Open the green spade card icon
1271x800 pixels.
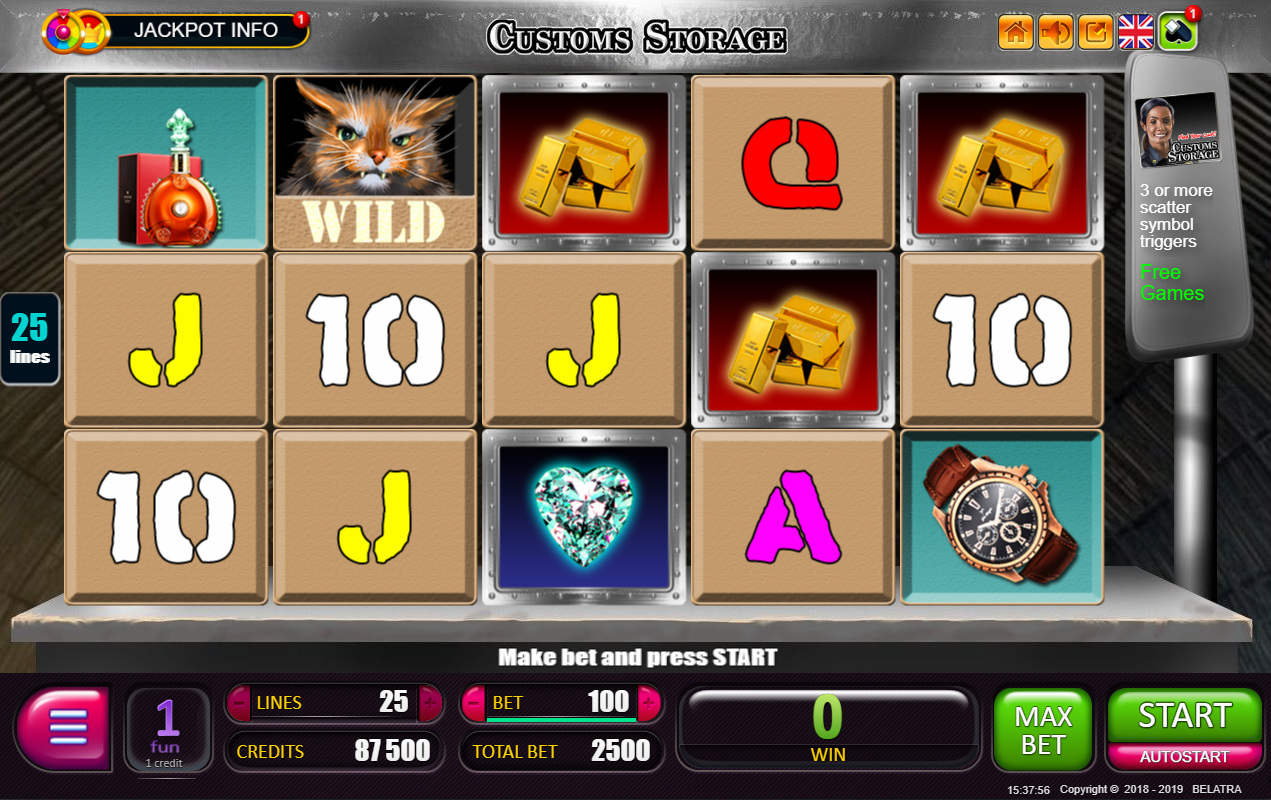tap(1177, 32)
